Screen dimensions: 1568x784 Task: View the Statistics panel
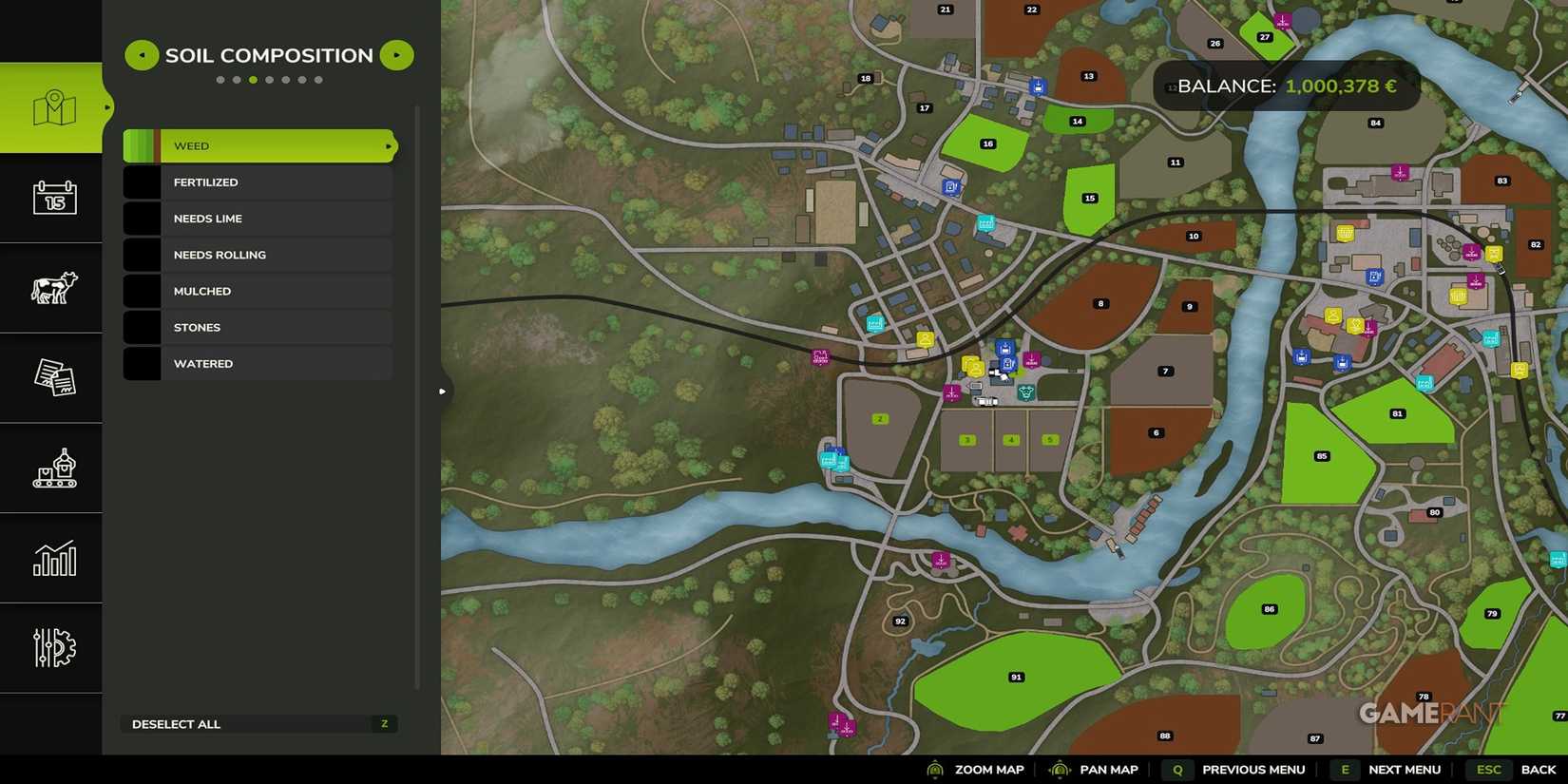52,559
